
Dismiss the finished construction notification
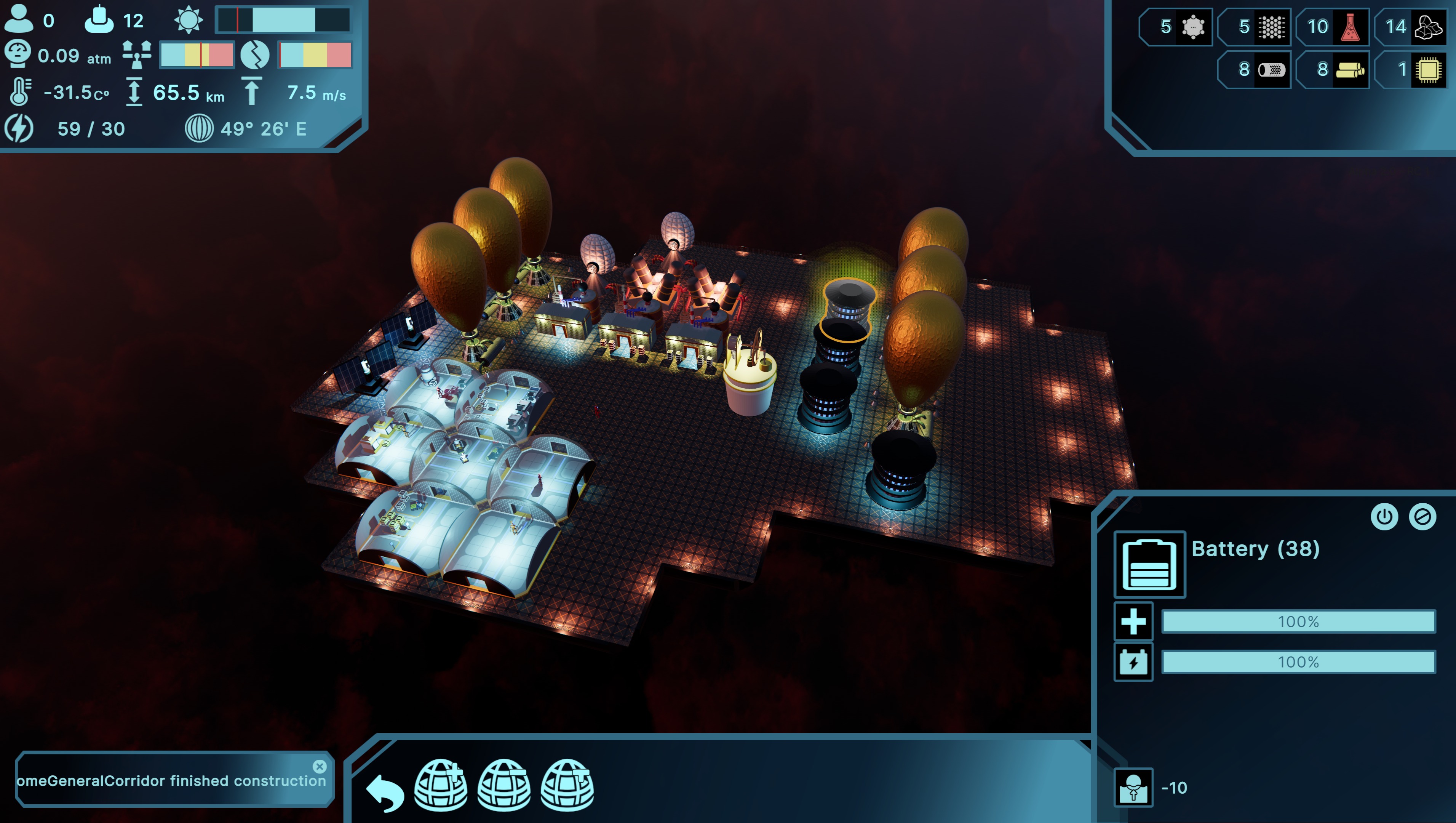[x=320, y=766]
